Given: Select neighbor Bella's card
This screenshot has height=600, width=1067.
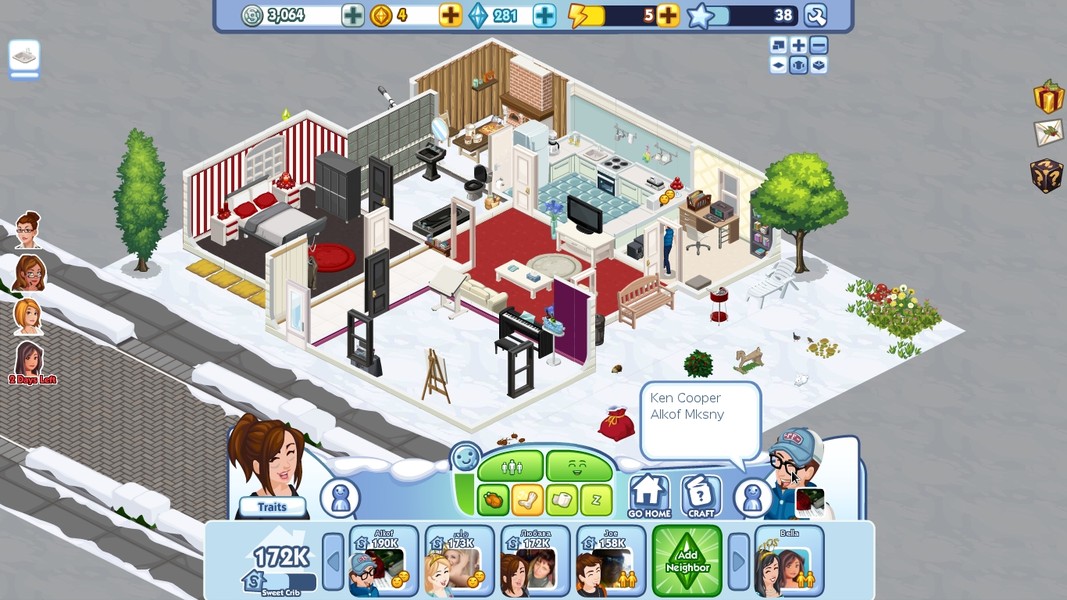Looking at the screenshot, I should click(789, 562).
